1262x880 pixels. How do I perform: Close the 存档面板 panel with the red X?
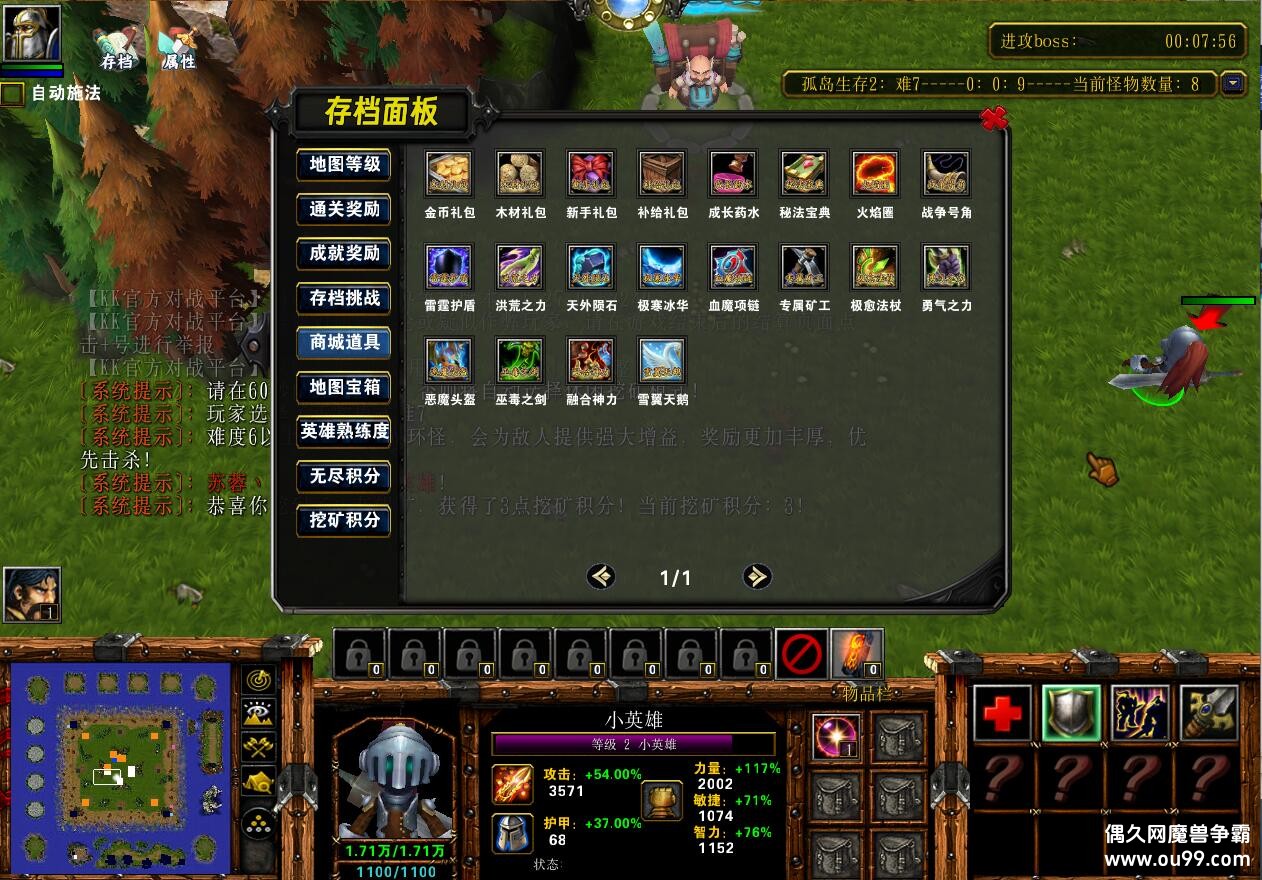pos(993,119)
